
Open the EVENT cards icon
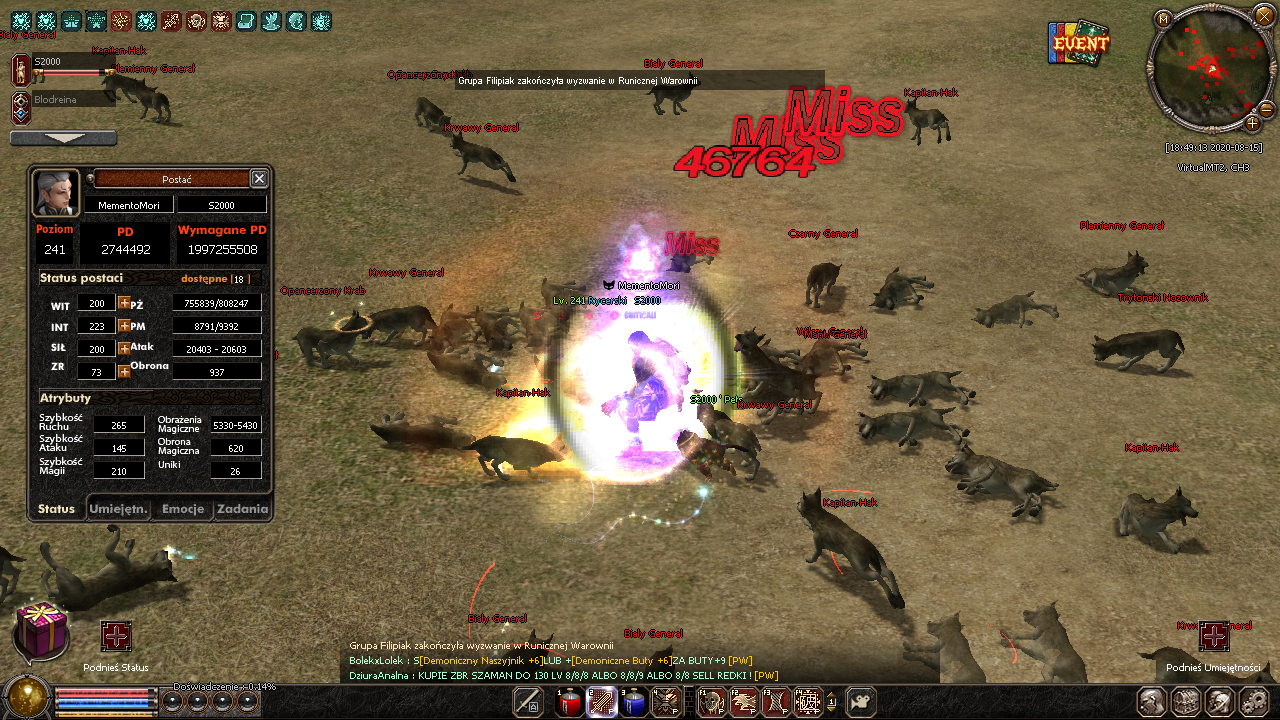point(1079,43)
